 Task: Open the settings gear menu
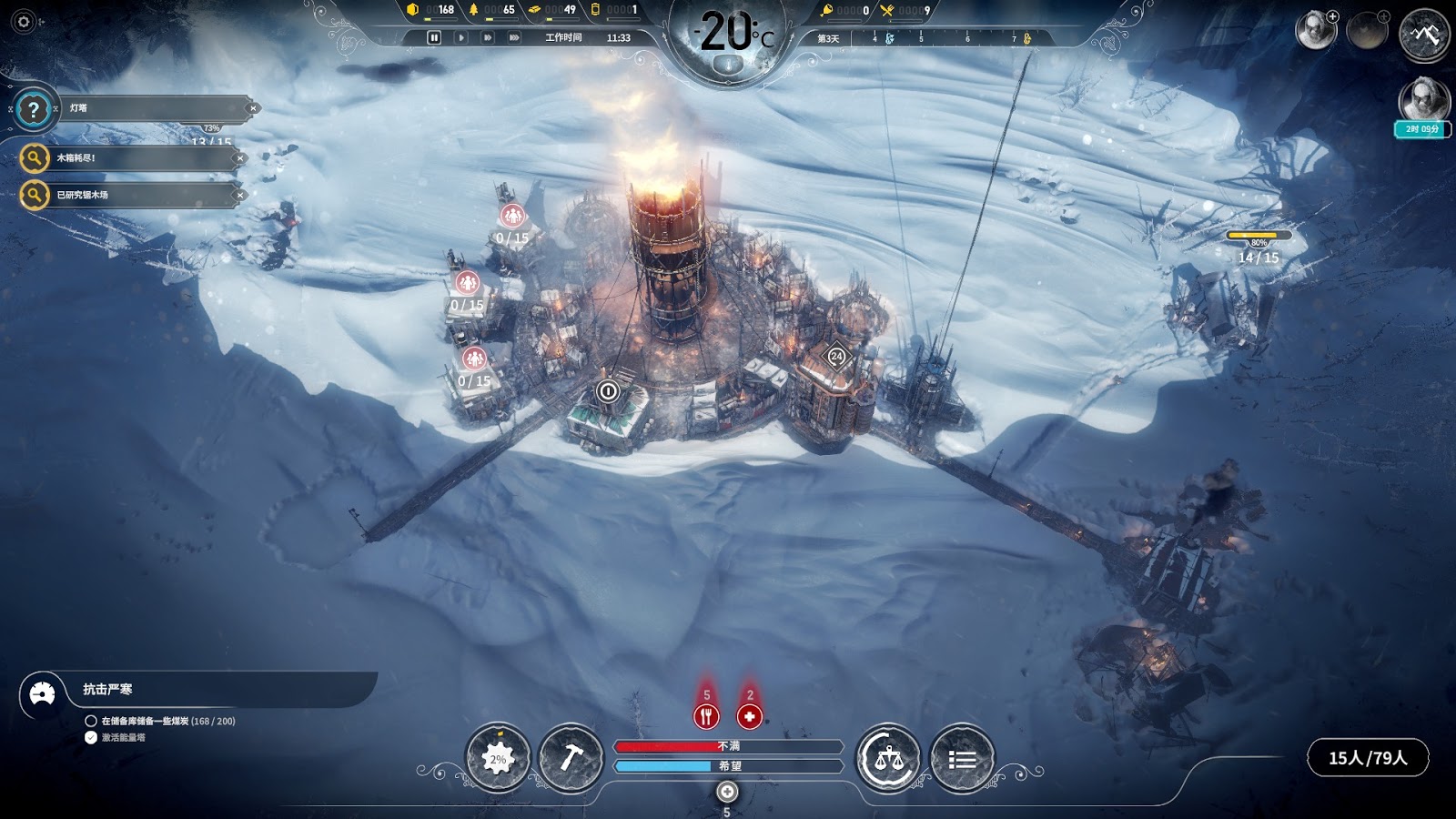[x=24, y=22]
